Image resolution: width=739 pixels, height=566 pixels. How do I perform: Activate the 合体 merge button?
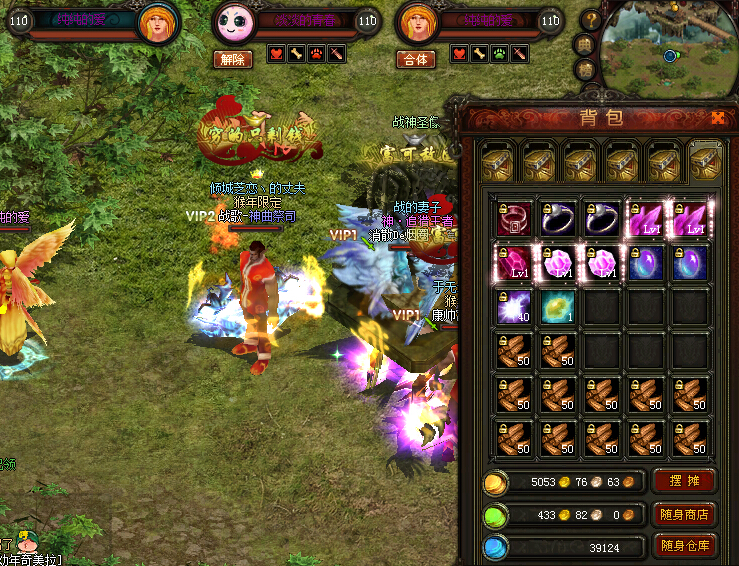[416, 59]
